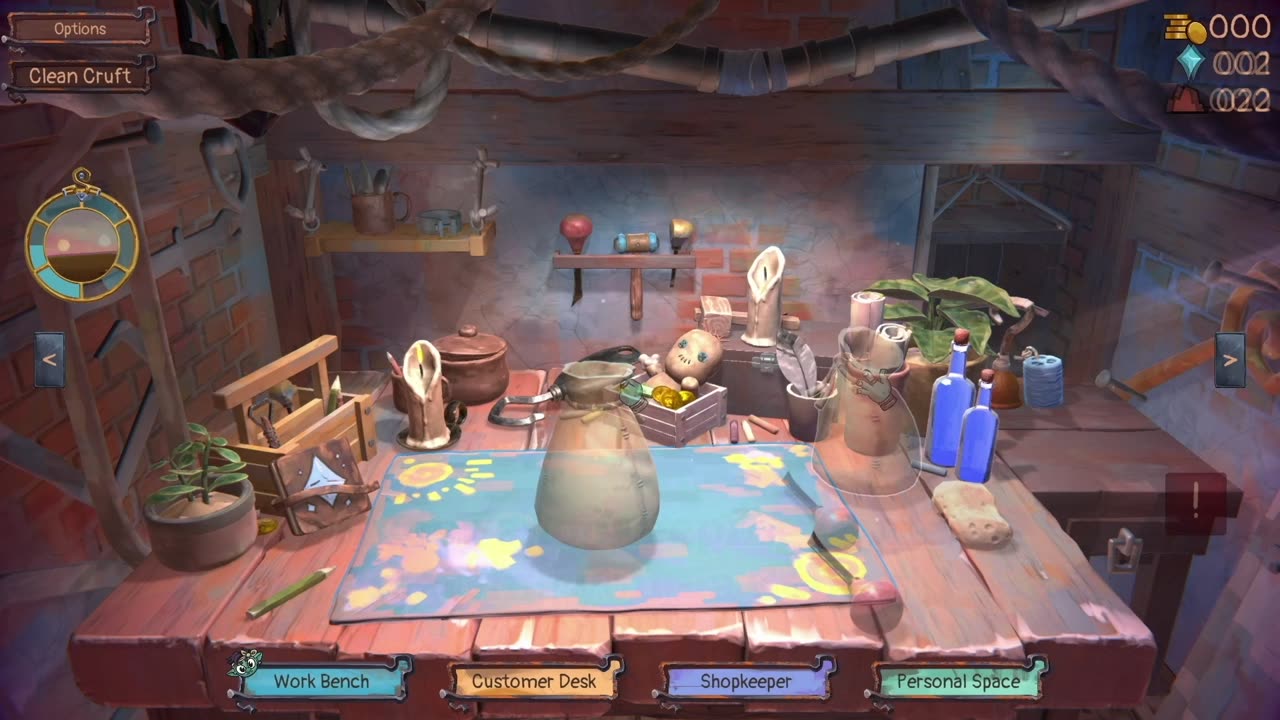Check the day-night clock dial
This screenshot has width=1280, height=720.
(82, 243)
